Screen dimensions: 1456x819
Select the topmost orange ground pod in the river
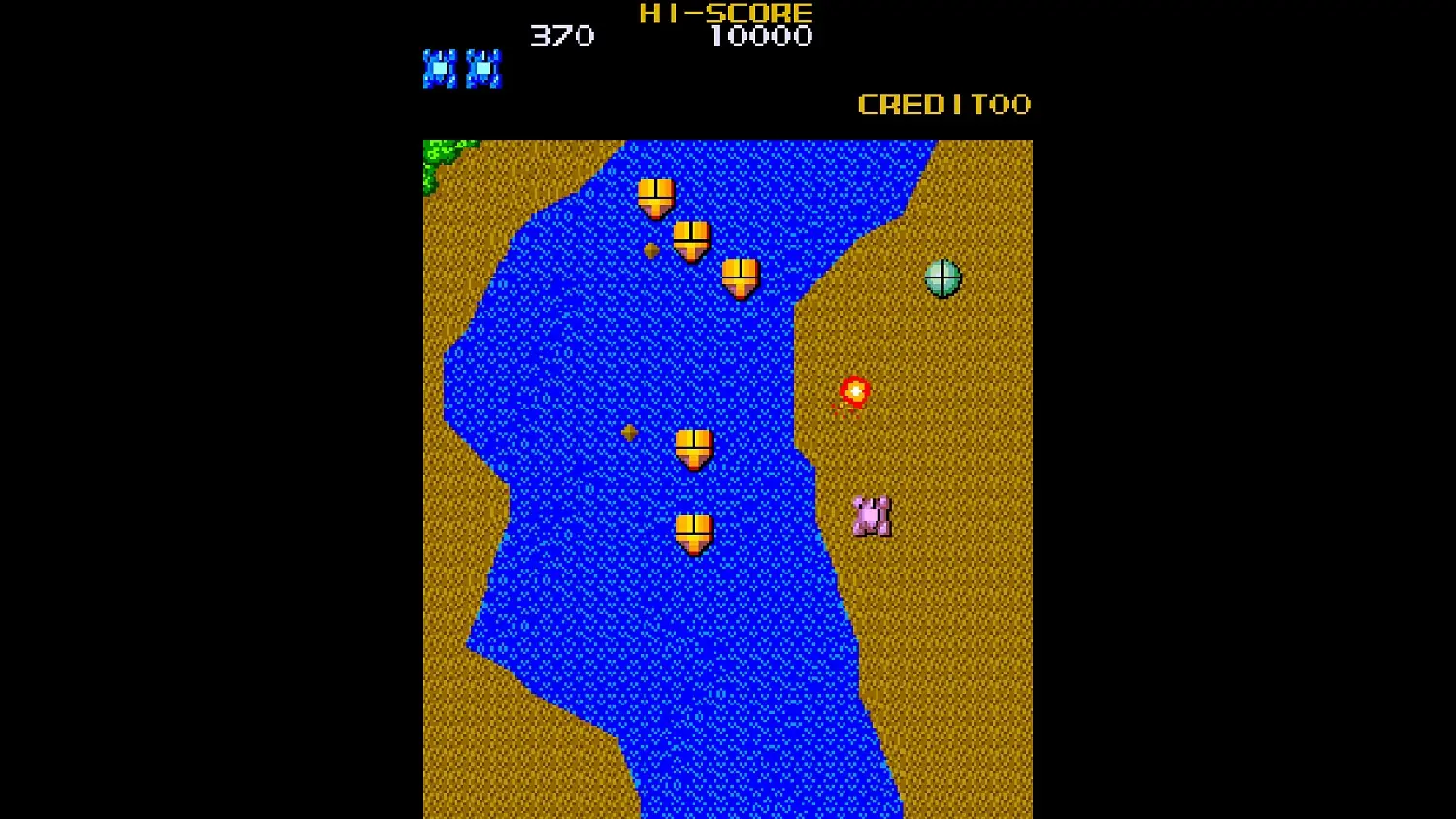tap(655, 196)
